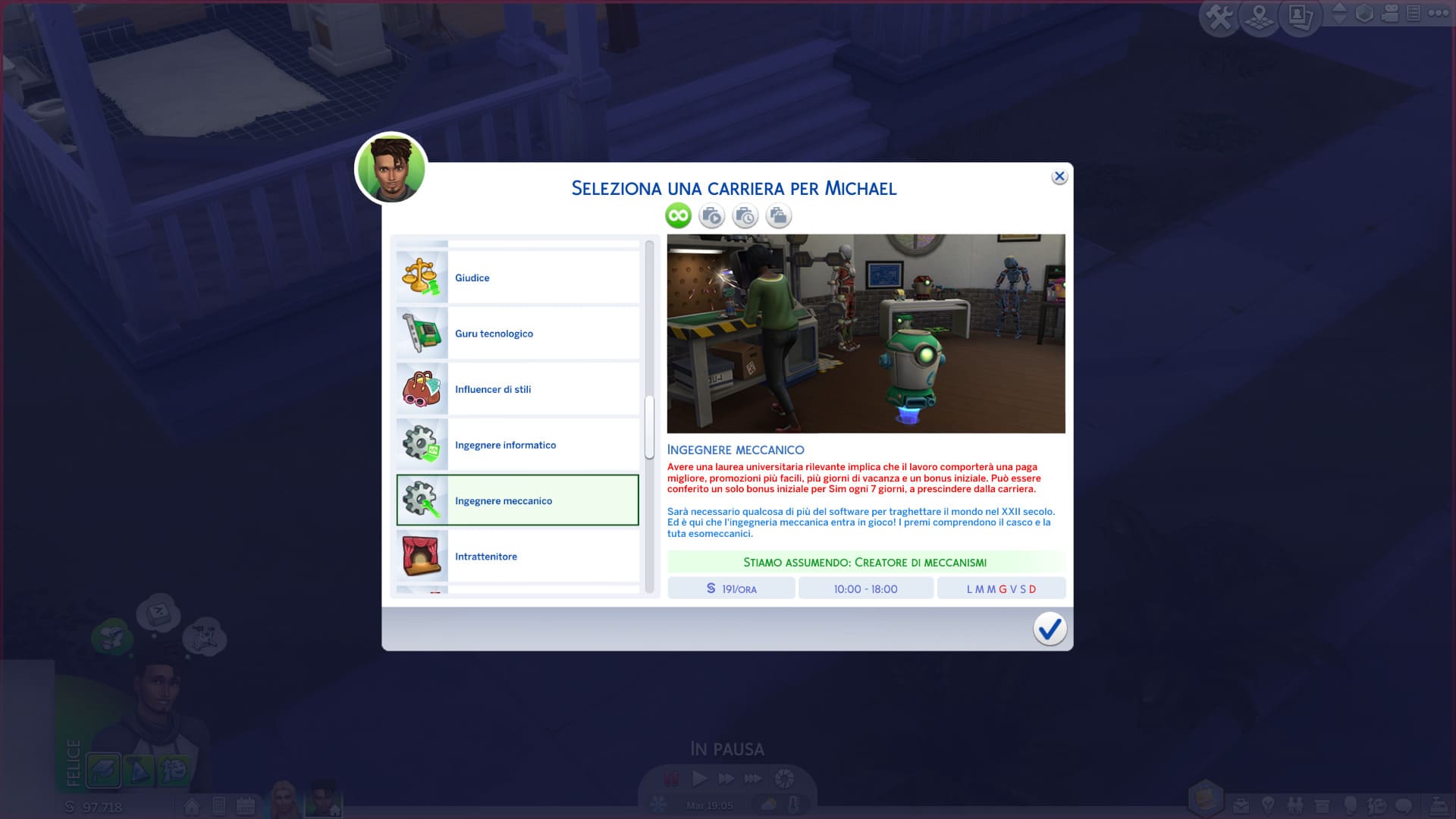
Task: Filter careers by double briefcase icon
Action: click(778, 216)
